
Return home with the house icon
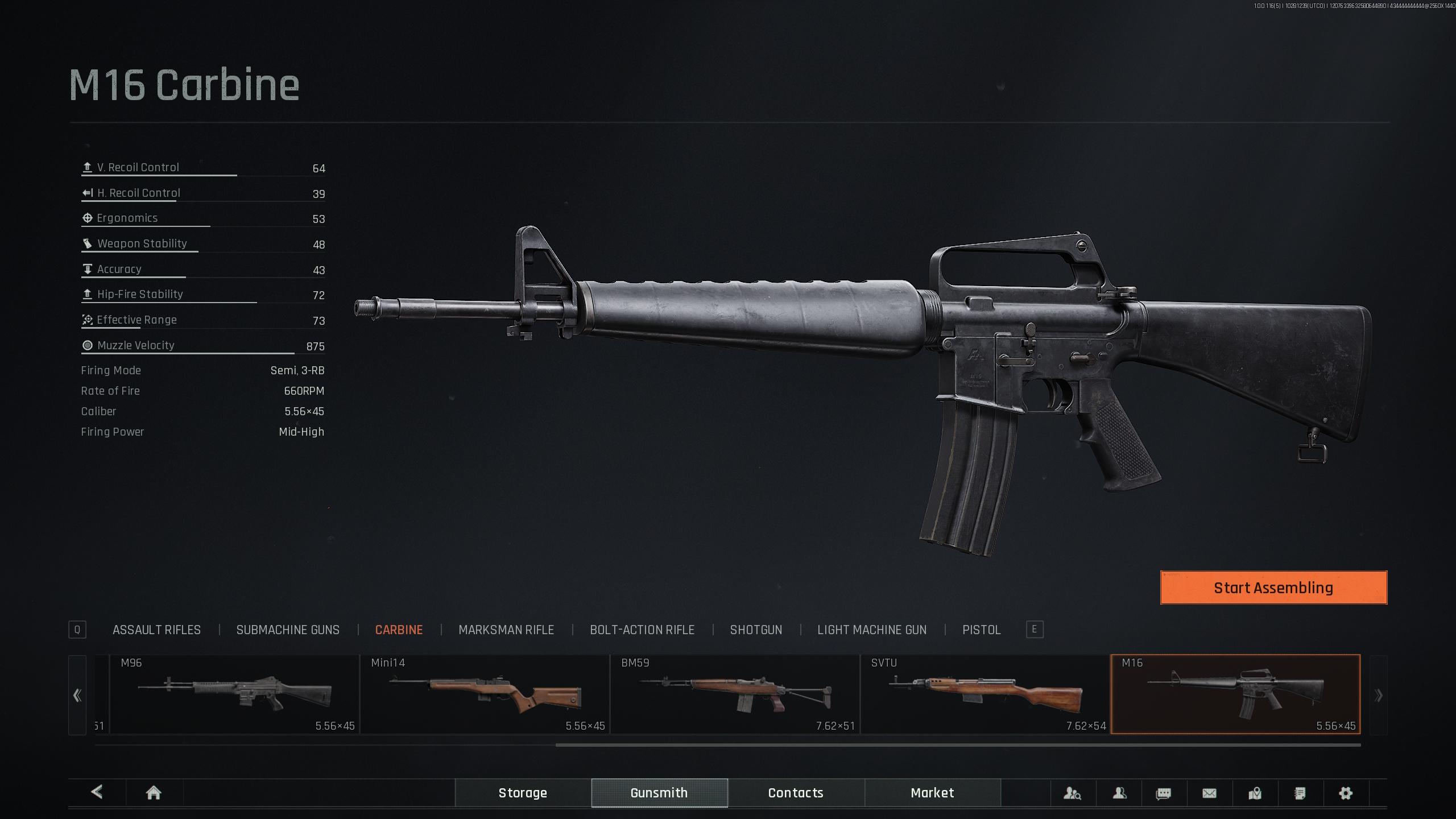pyautogui.click(x=154, y=793)
